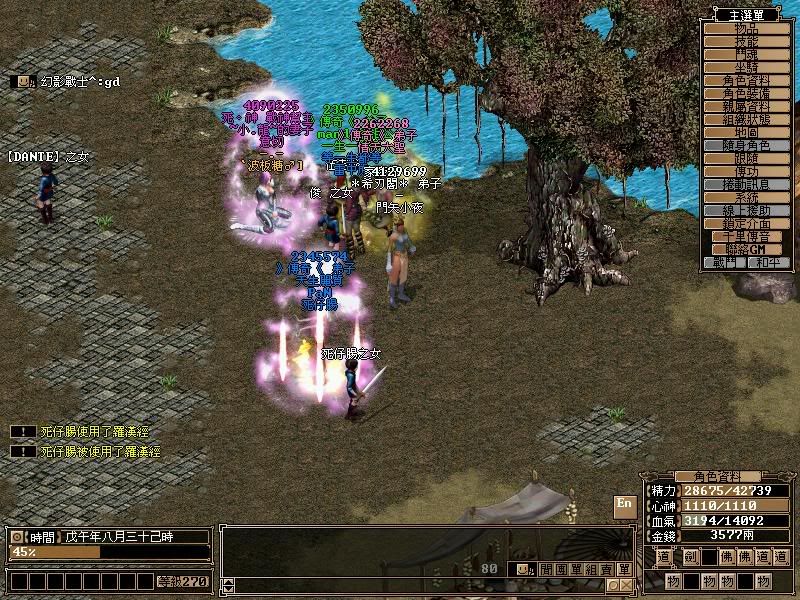Viewport: 800px width, 600px height.
Task: Switch to 戰鬥 combat mode
Action: pyautogui.click(x=726, y=262)
